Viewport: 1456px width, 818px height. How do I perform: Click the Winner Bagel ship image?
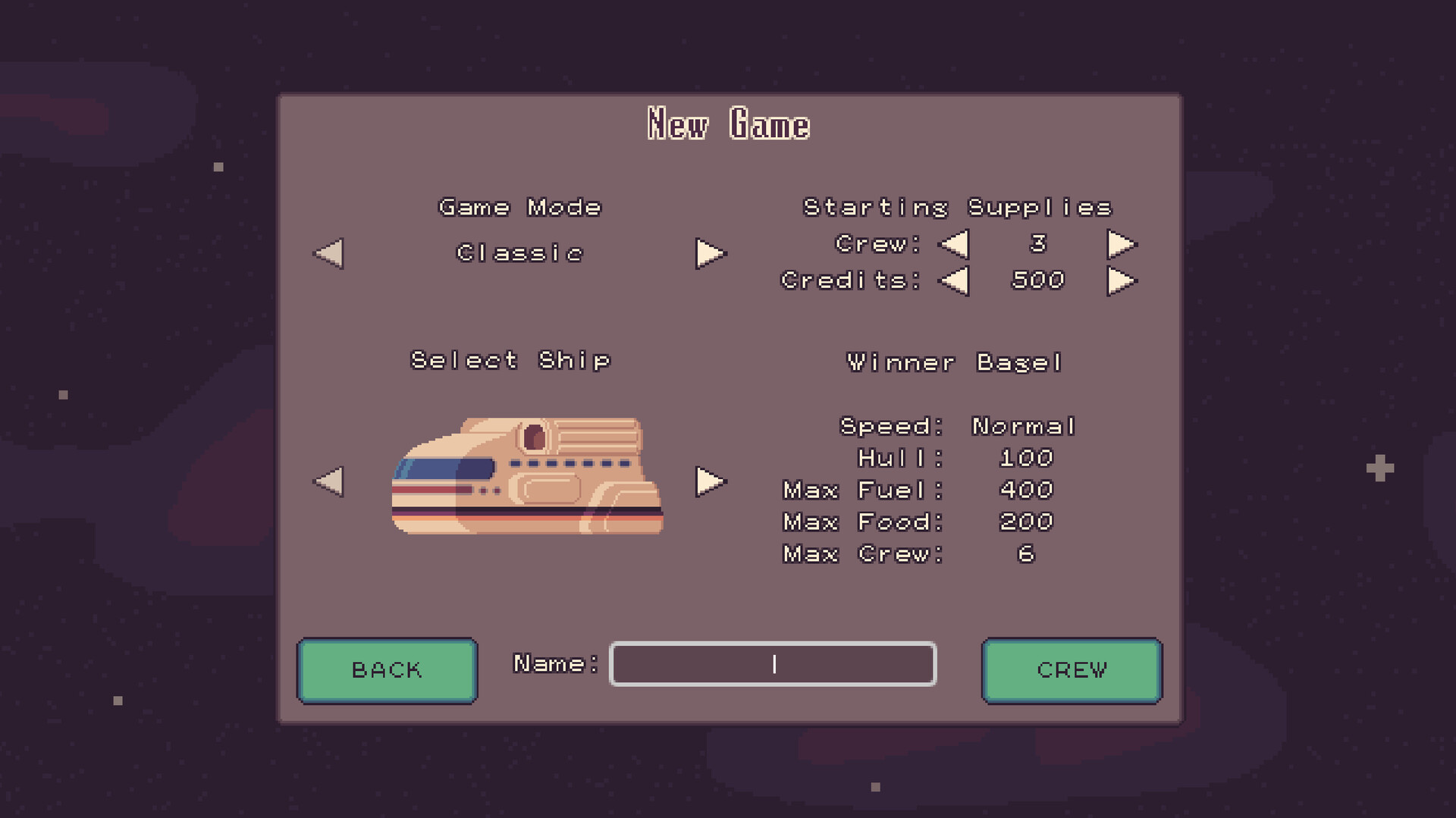click(527, 478)
